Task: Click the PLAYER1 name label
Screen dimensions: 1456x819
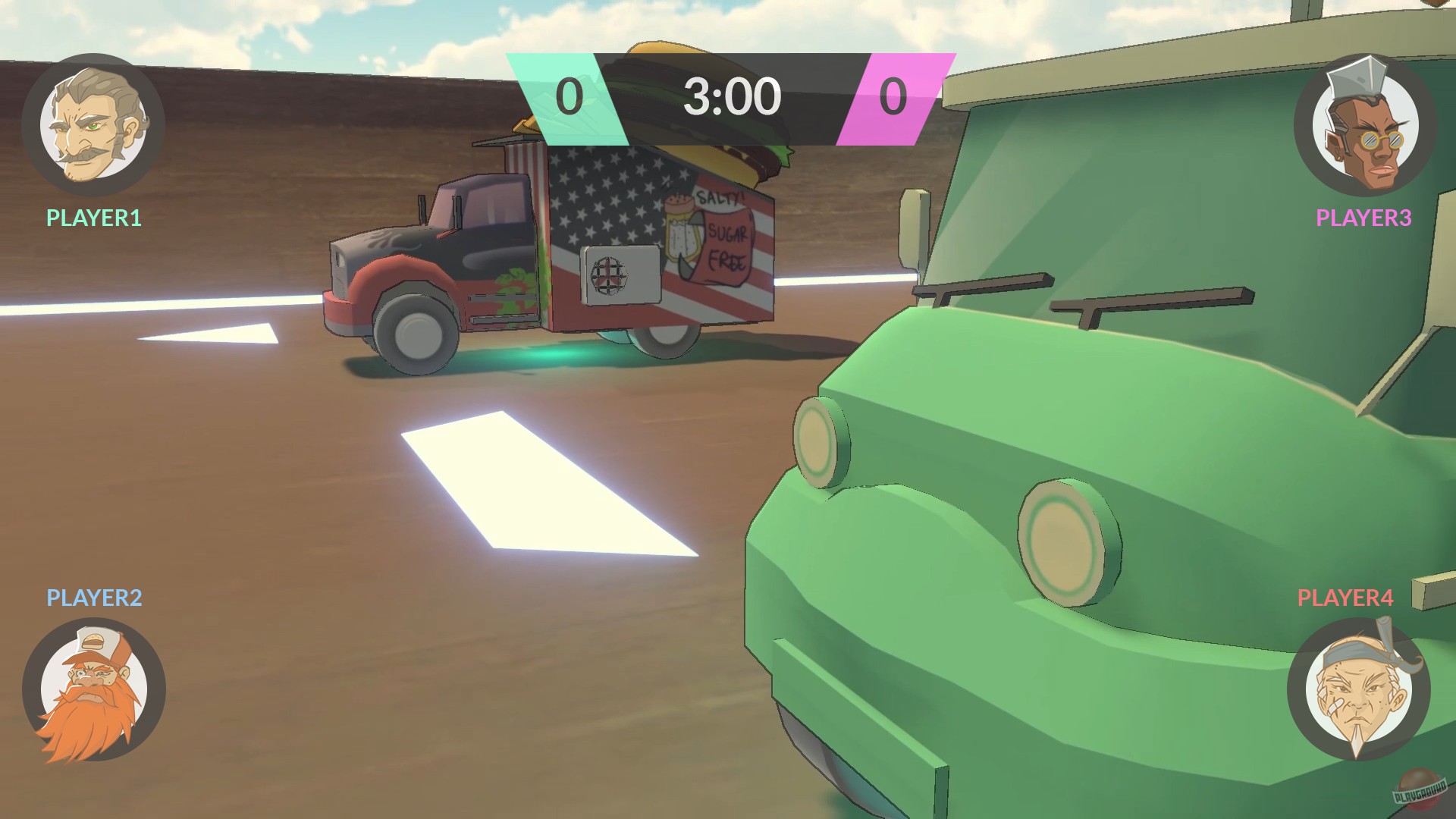Action: pos(93,218)
